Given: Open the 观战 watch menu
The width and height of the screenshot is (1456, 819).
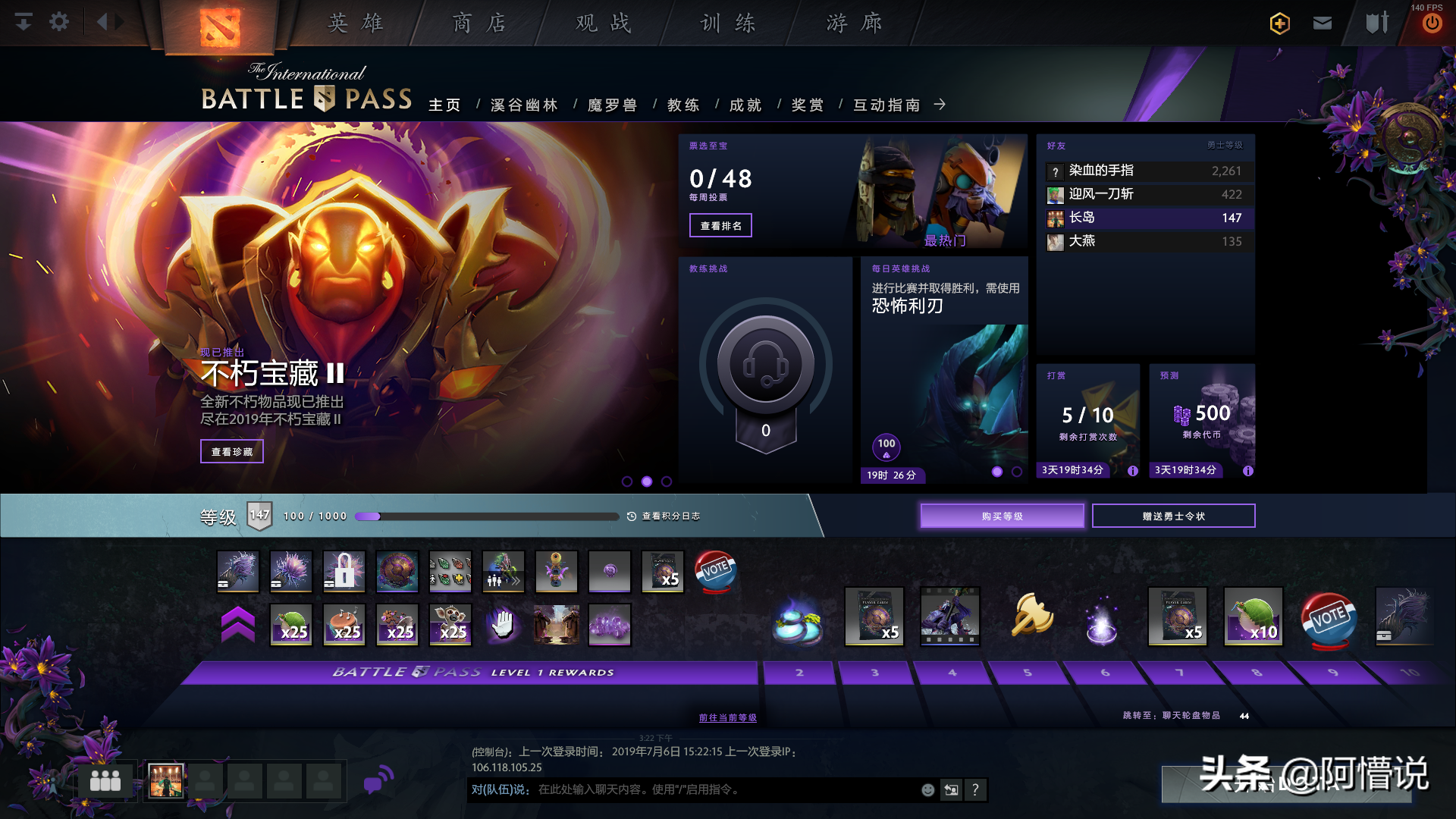Looking at the screenshot, I should pos(604,24).
